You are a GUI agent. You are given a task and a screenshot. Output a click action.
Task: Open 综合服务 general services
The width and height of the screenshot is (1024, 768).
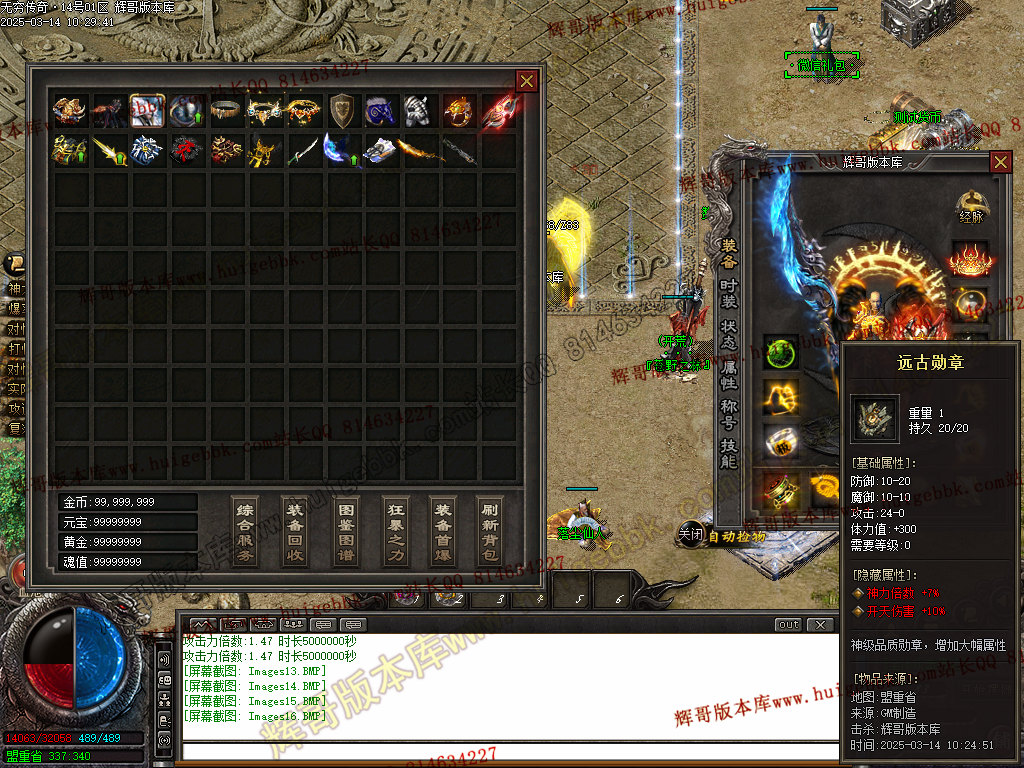[x=245, y=531]
